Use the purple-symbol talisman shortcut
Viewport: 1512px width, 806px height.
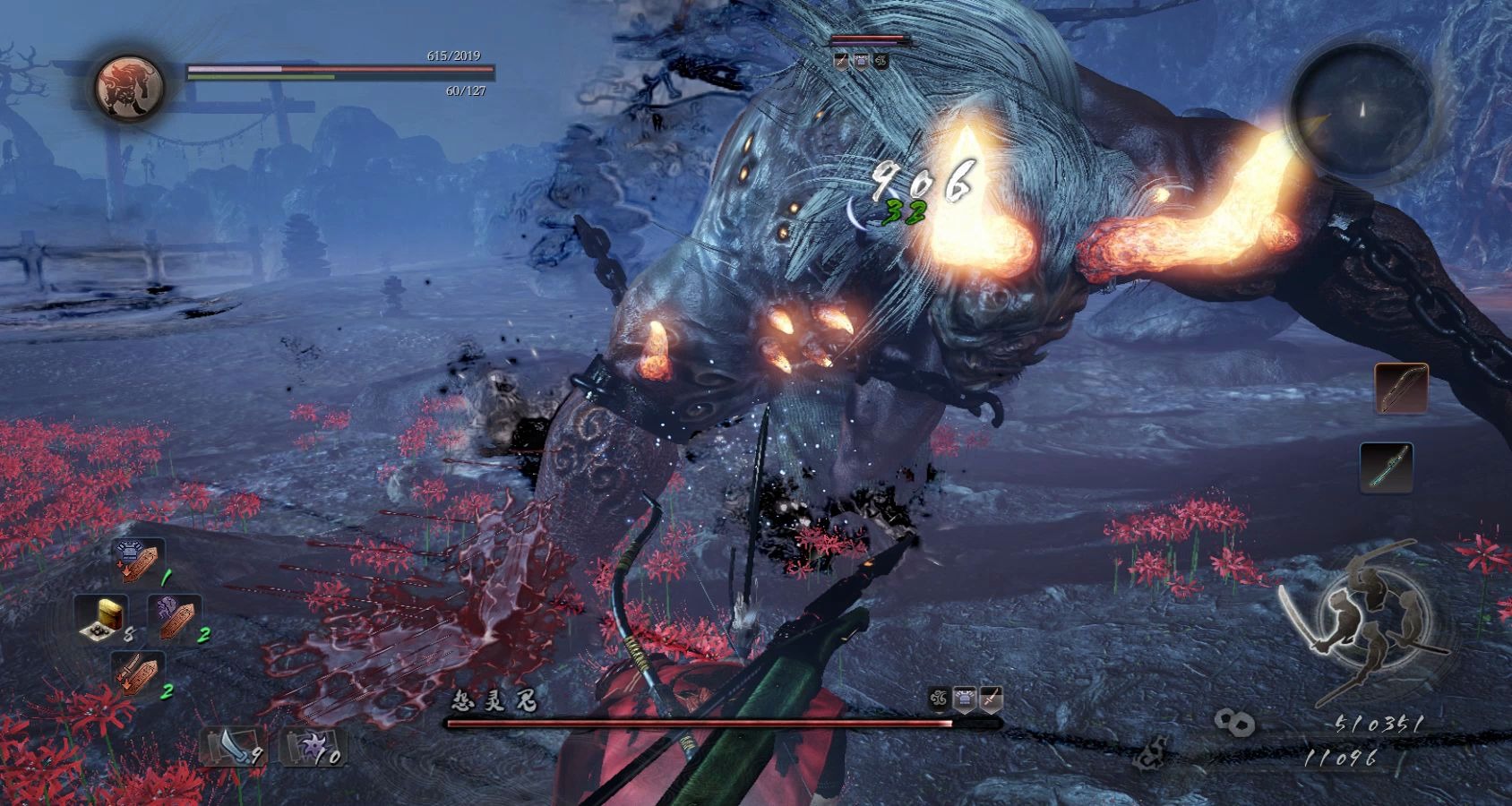coord(173,617)
